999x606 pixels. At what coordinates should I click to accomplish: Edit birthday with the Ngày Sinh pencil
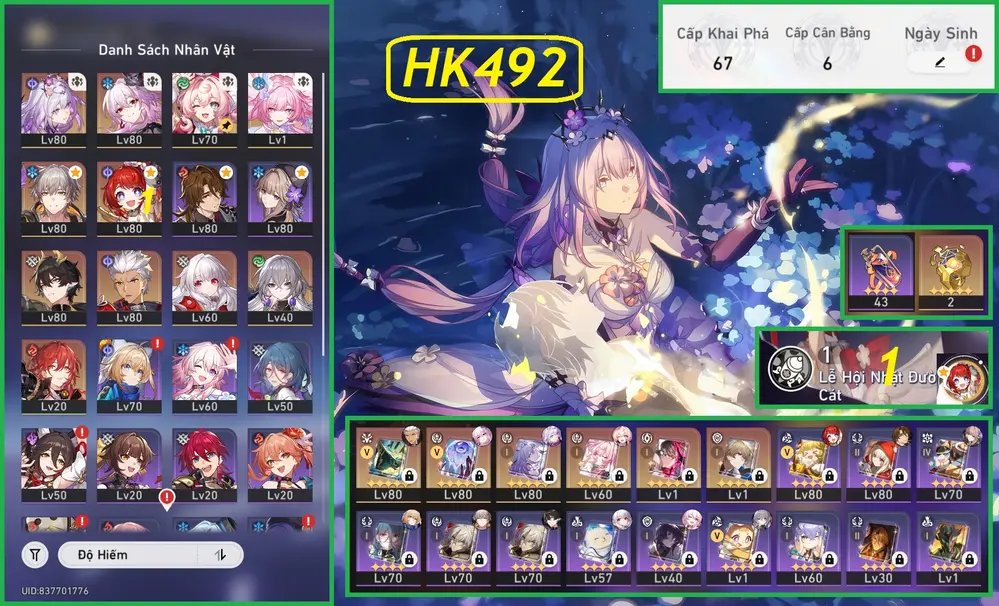point(939,61)
